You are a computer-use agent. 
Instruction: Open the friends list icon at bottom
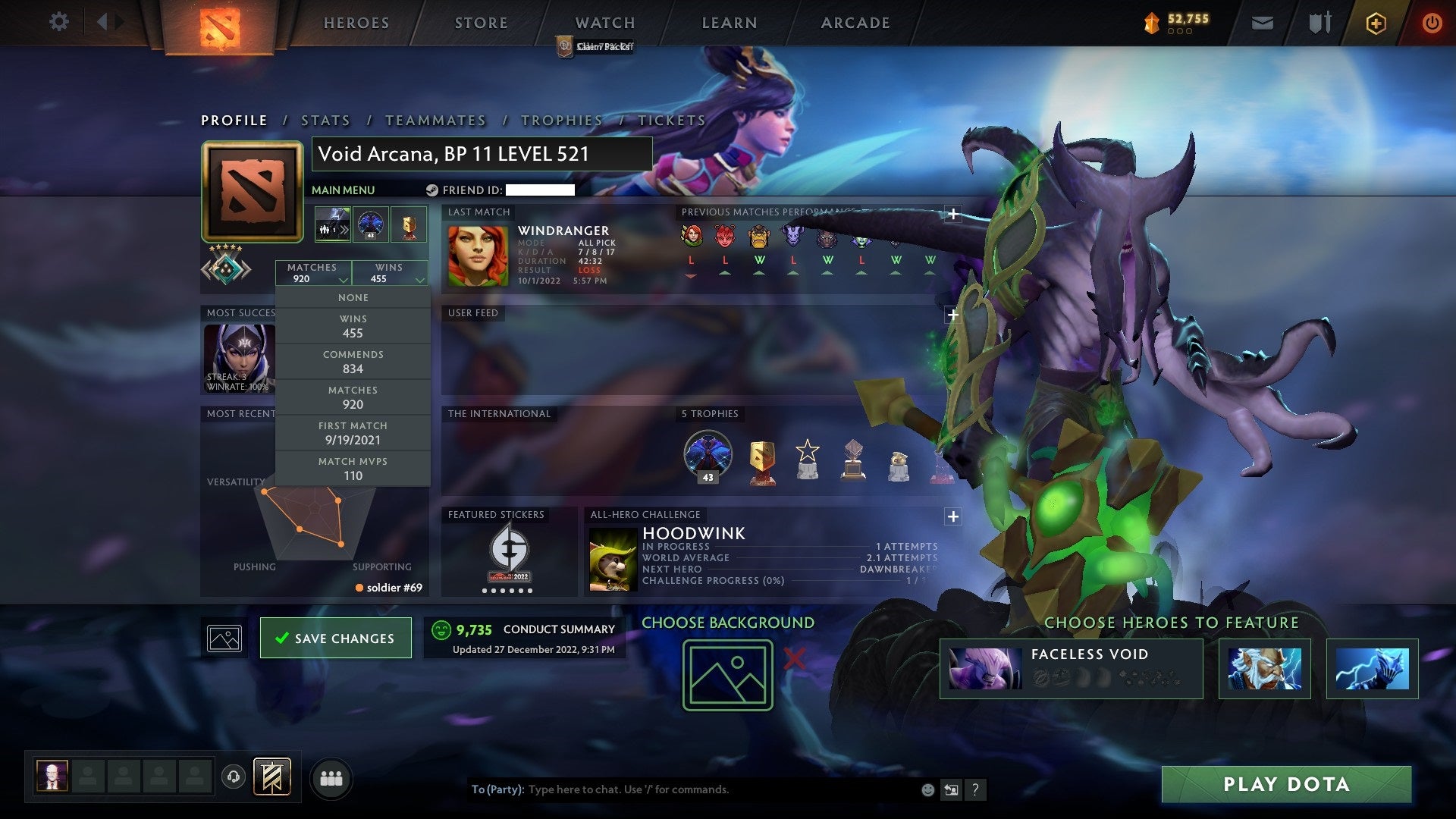331,777
